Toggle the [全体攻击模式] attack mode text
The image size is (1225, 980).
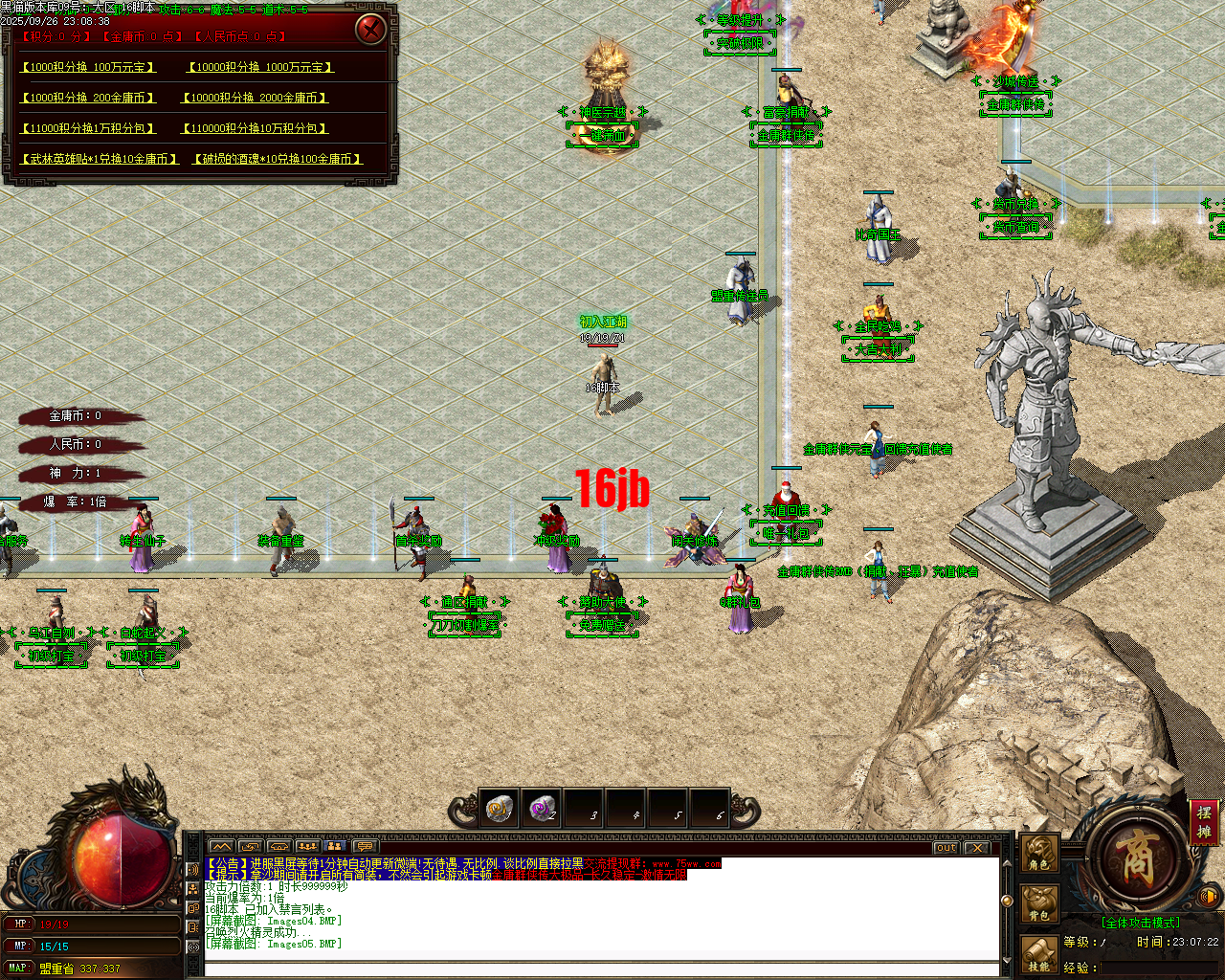pyautogui.click(x=1139, y=922)
